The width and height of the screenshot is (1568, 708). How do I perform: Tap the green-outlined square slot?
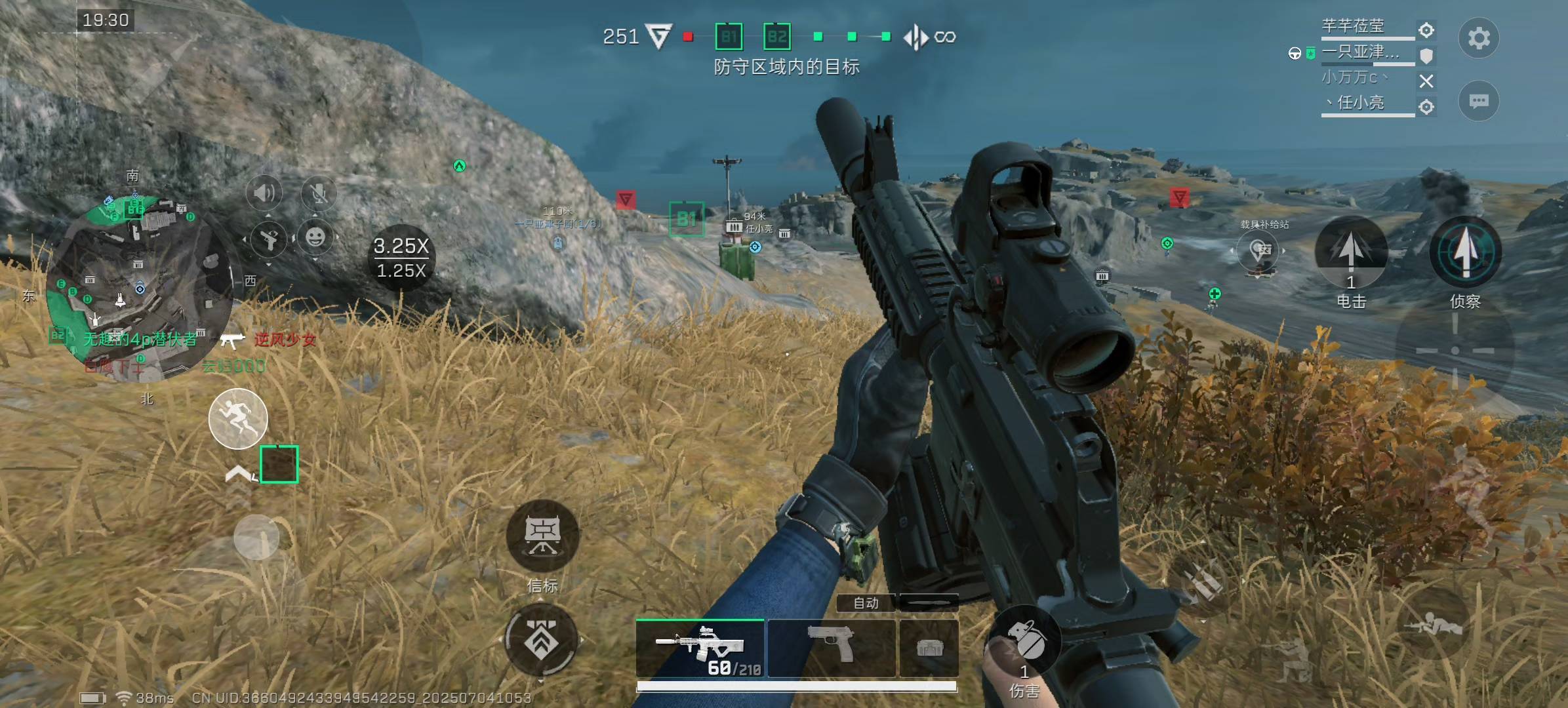(279, 464)
